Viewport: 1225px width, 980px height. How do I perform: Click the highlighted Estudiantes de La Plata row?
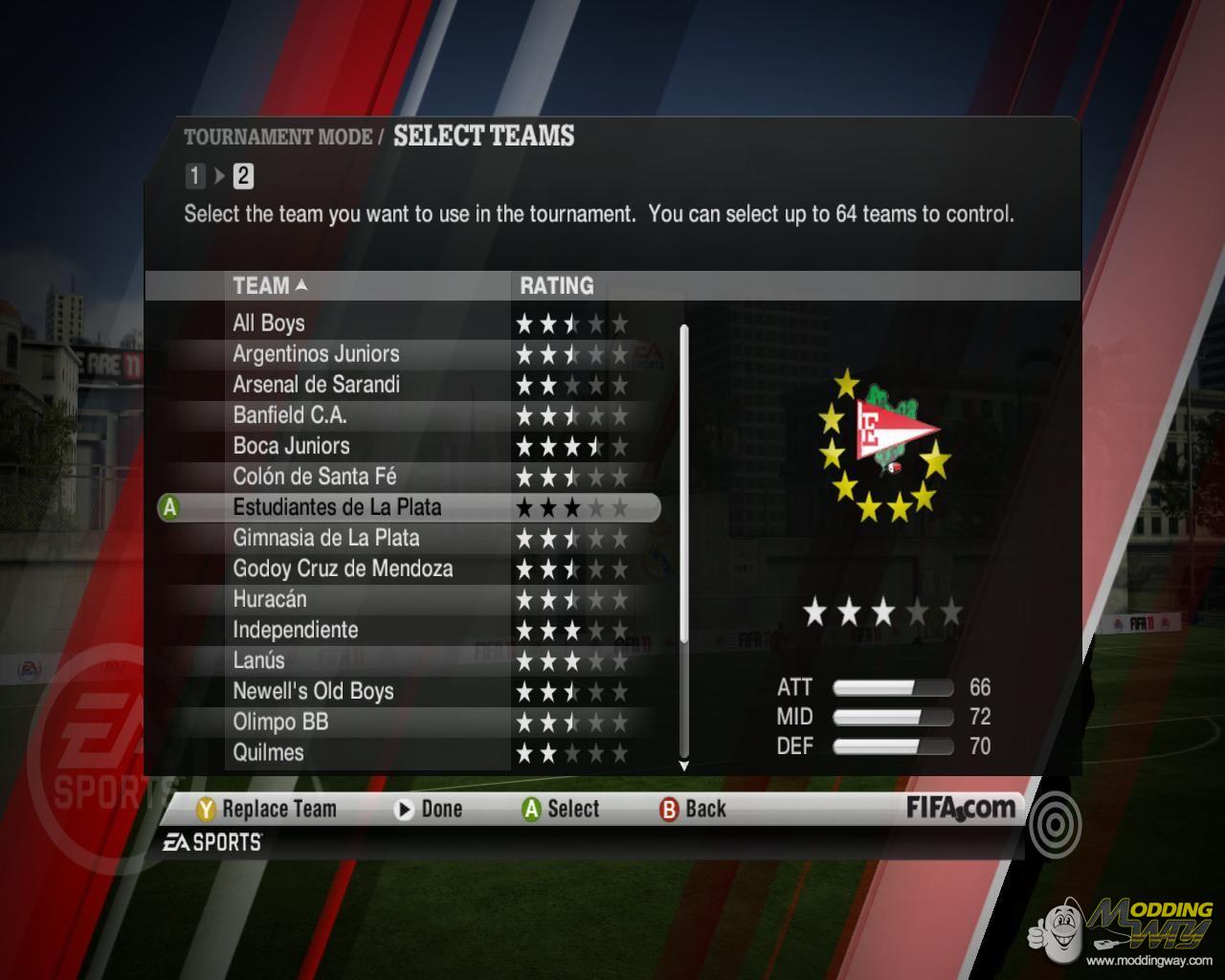coord(337,507)
